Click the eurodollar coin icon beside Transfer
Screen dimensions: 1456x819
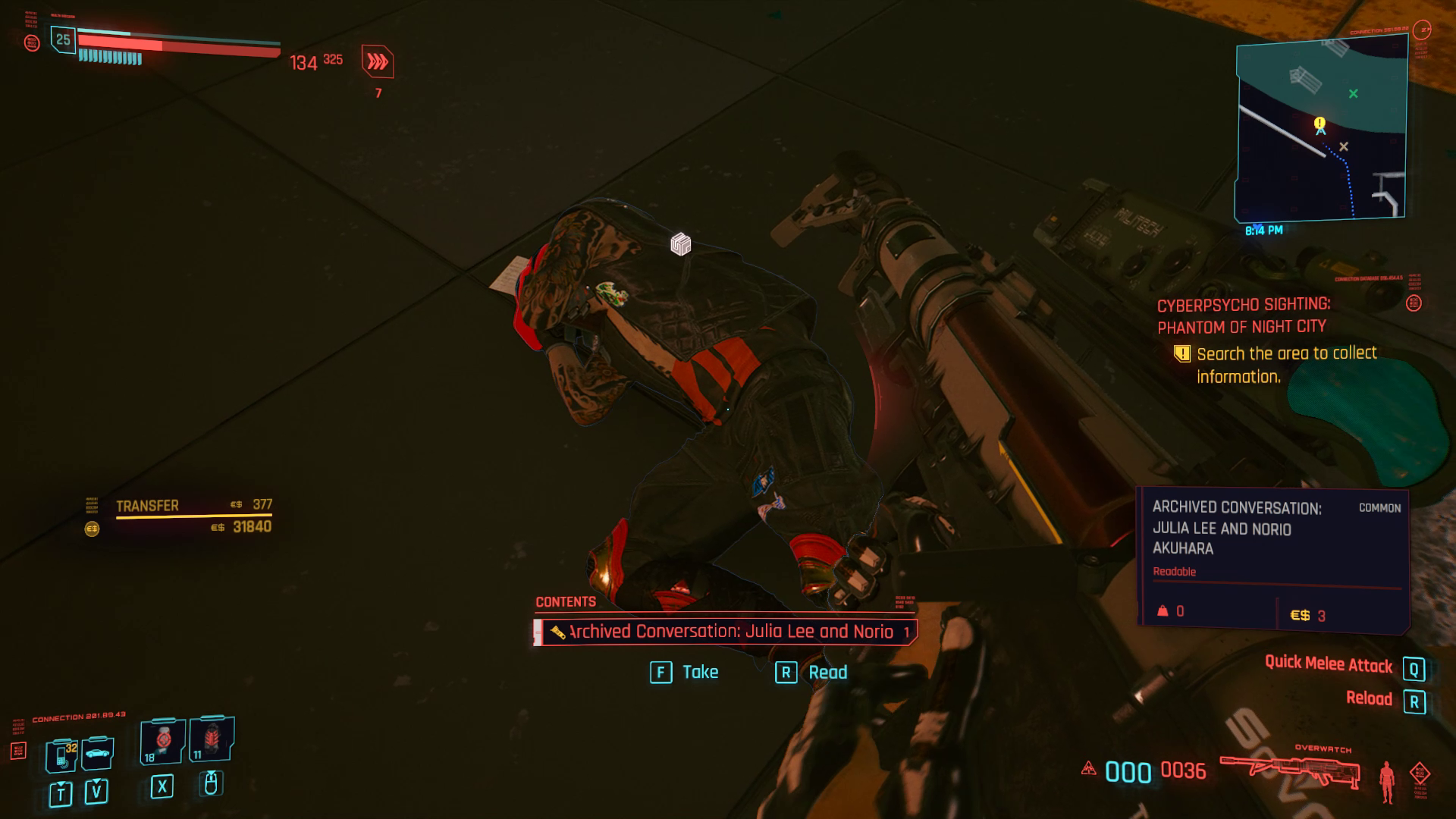coord(93,528)
